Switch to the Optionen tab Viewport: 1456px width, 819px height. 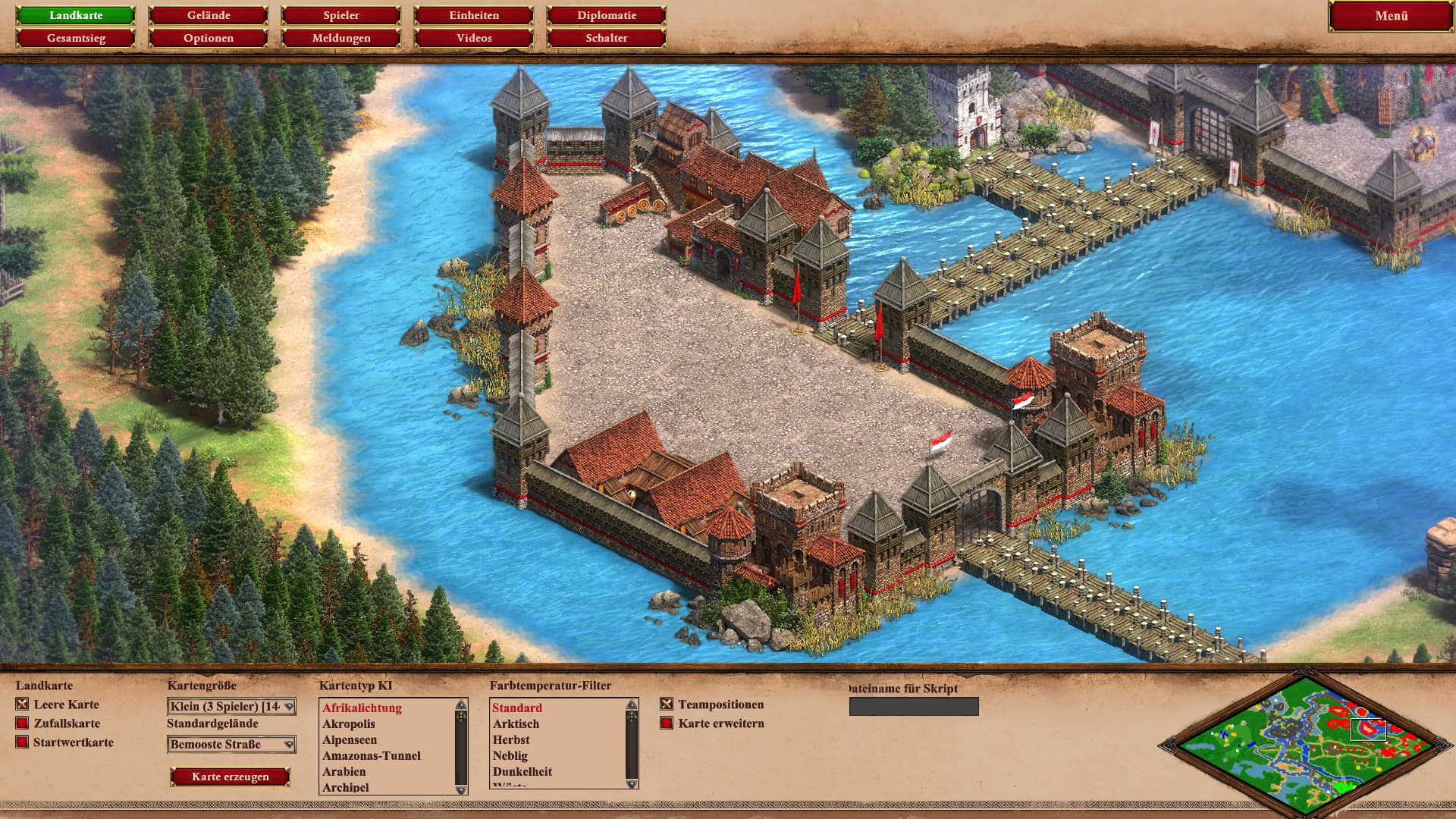[x=209, y=38]
